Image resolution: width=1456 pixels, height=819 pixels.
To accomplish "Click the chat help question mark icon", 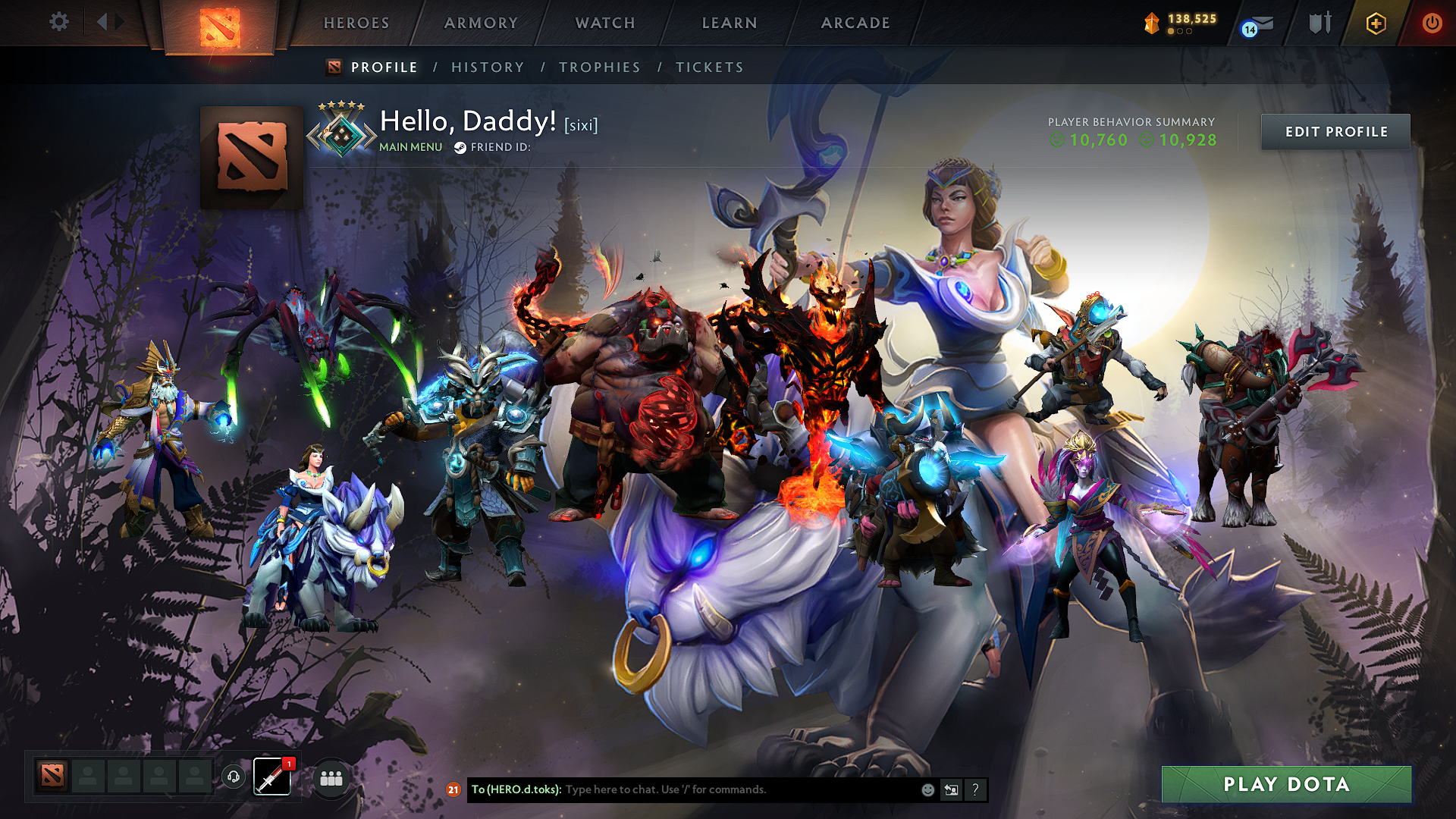I will coord(975,789).
